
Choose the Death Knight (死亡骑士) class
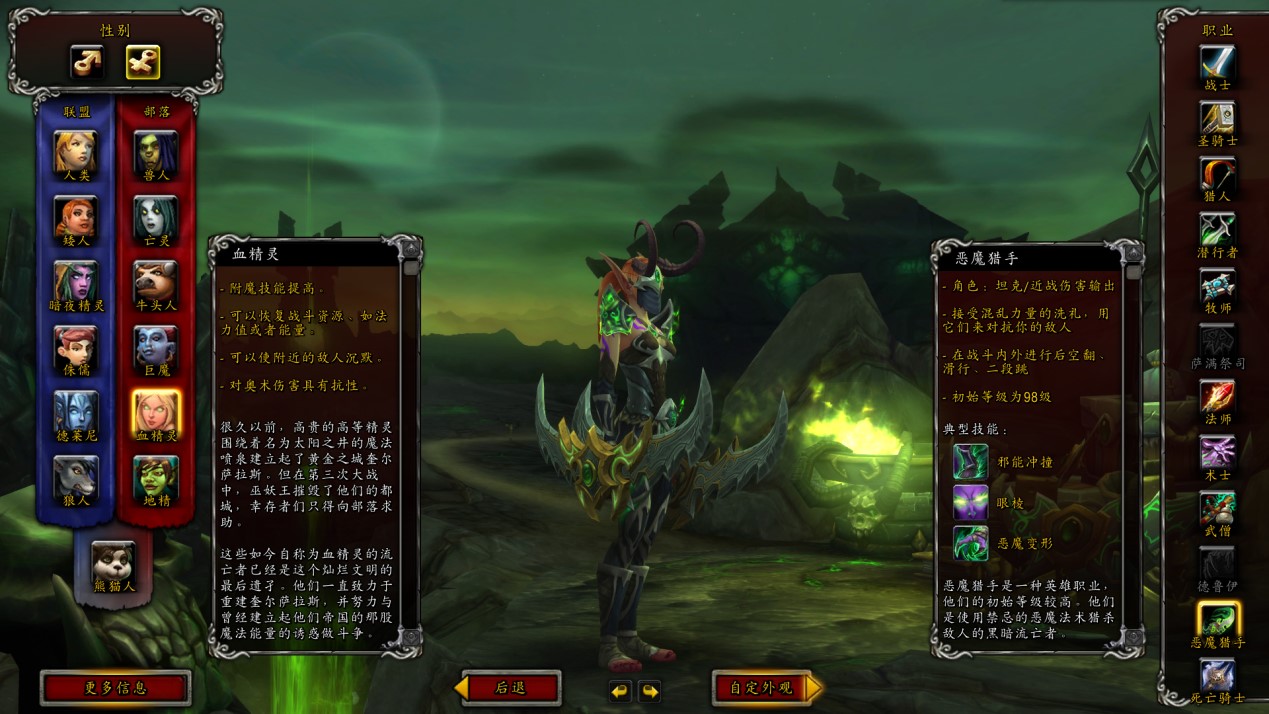1217,675
